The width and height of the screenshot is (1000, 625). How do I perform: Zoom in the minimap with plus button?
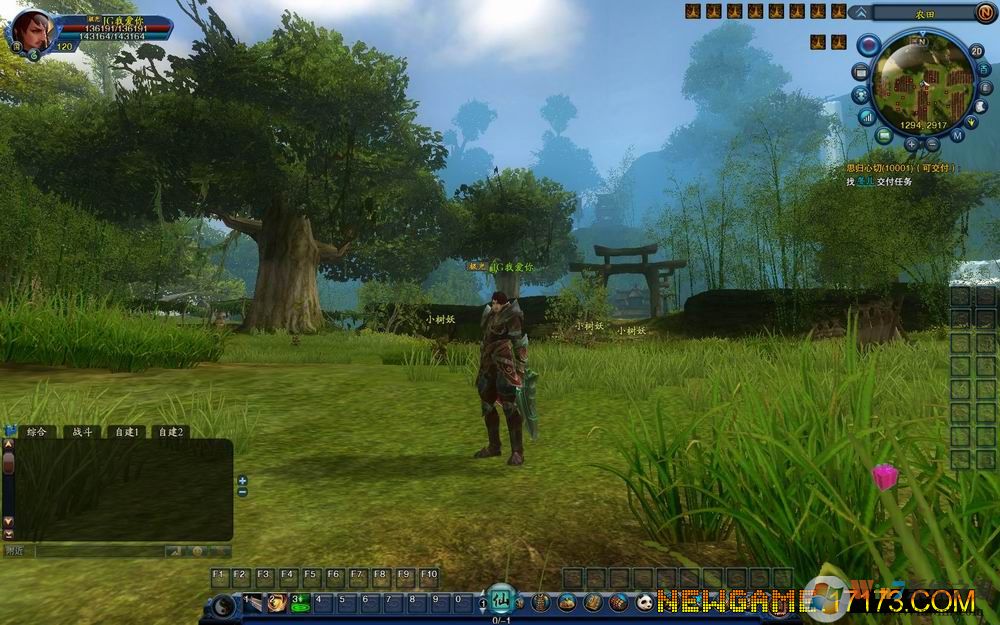911,144
